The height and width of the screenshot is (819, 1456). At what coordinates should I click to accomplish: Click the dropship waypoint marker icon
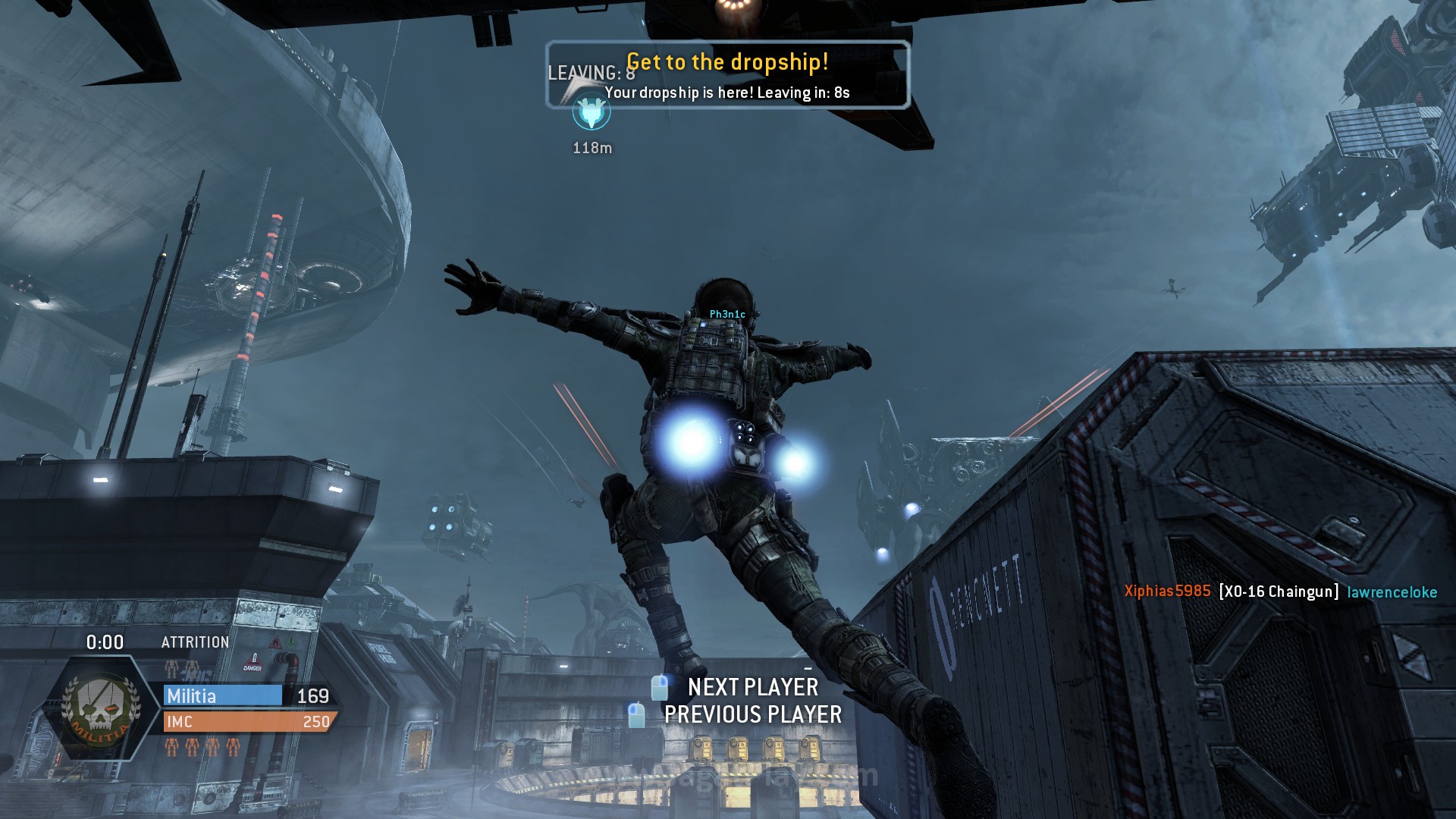tap(591, 114)
